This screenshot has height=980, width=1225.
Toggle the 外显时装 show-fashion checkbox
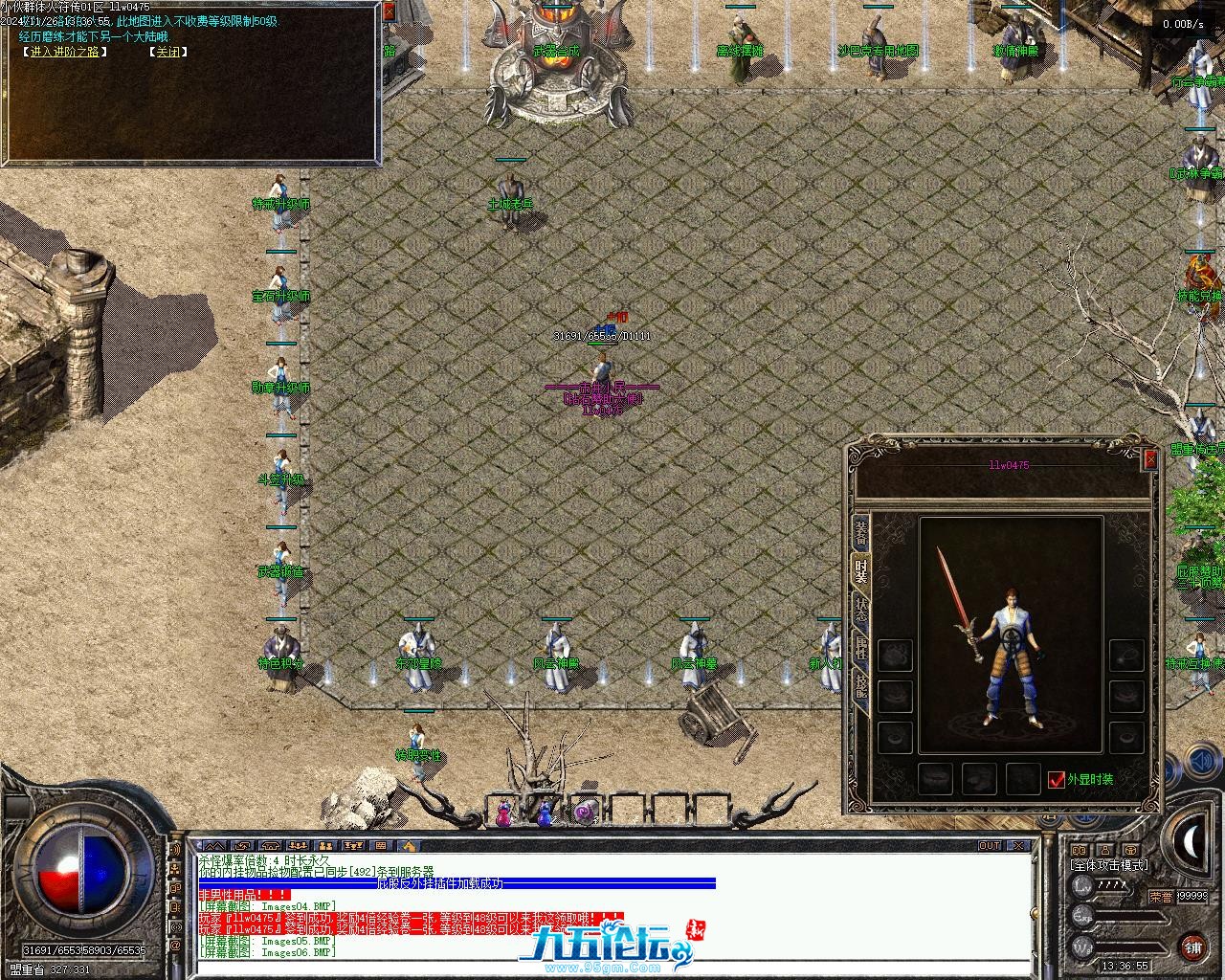(x=1057, y=780)
